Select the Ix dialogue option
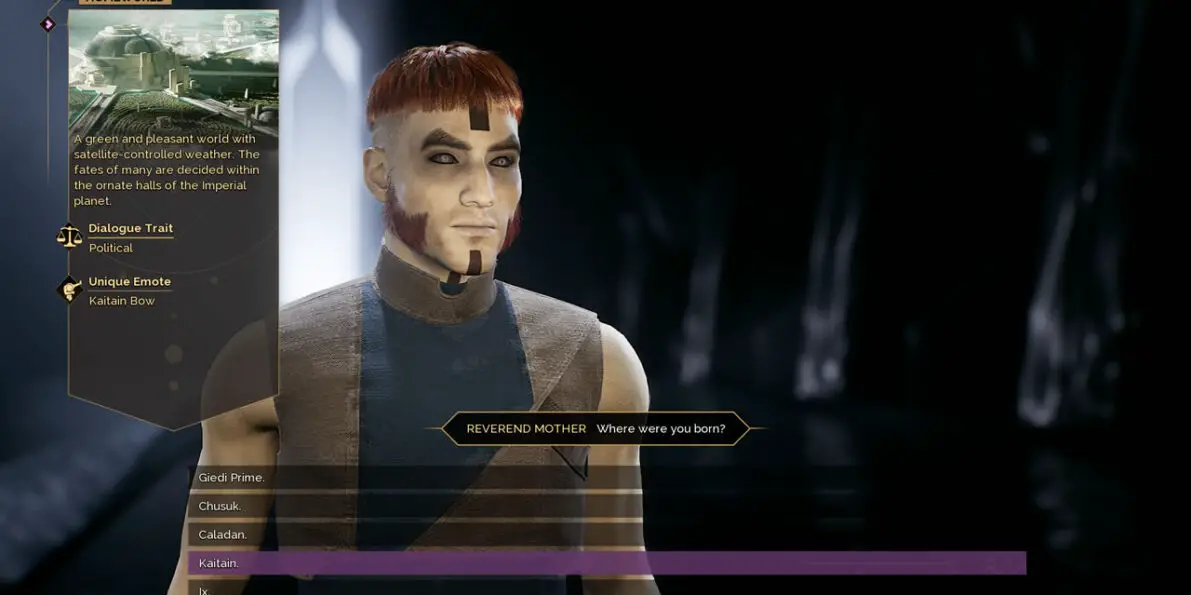1191x595 pixels. point(204,590)
